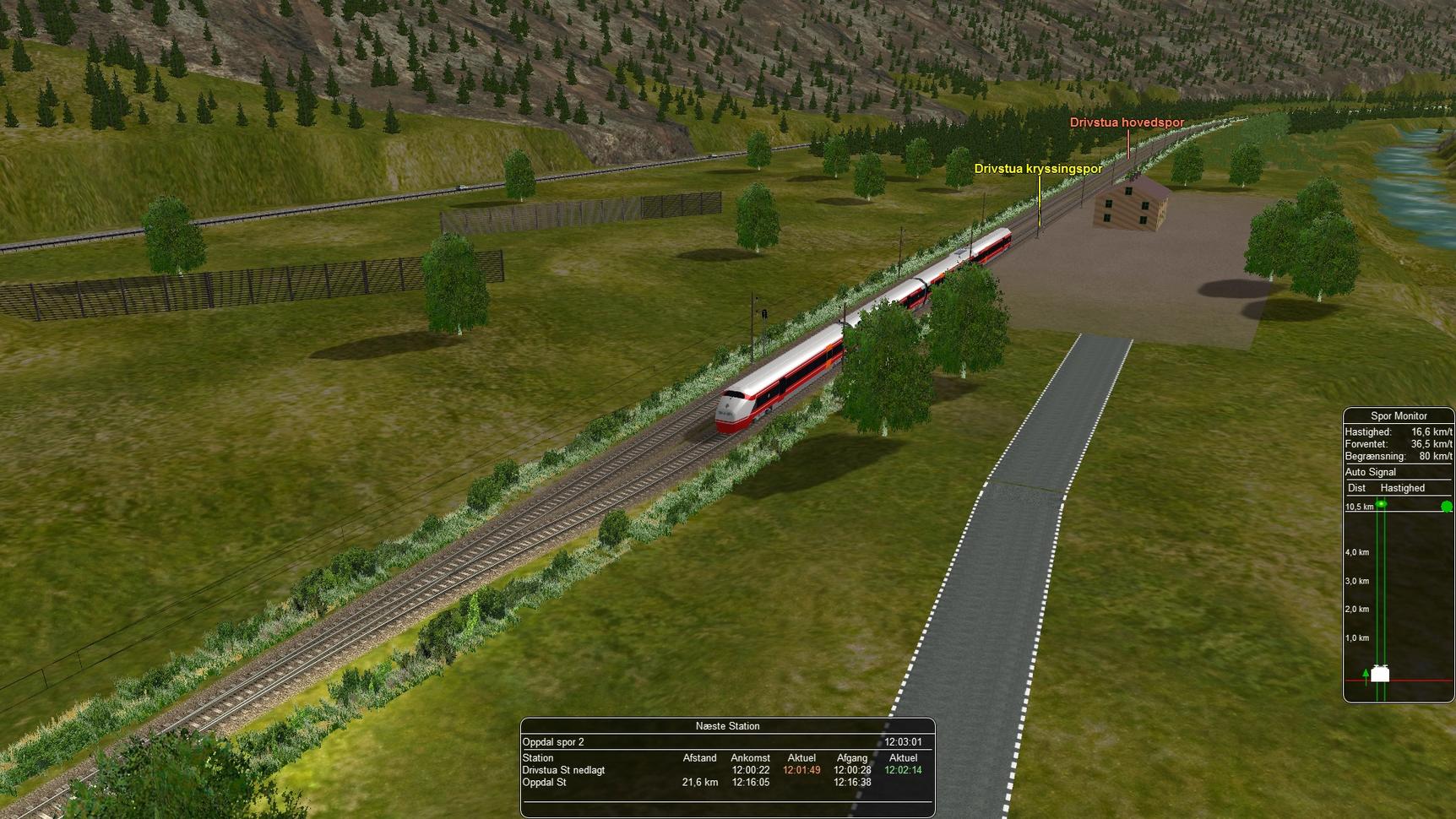Screen dimensions: 1456x819
Task: Click the green signal dot in track monitor
Action: [x=1447, y=507]
